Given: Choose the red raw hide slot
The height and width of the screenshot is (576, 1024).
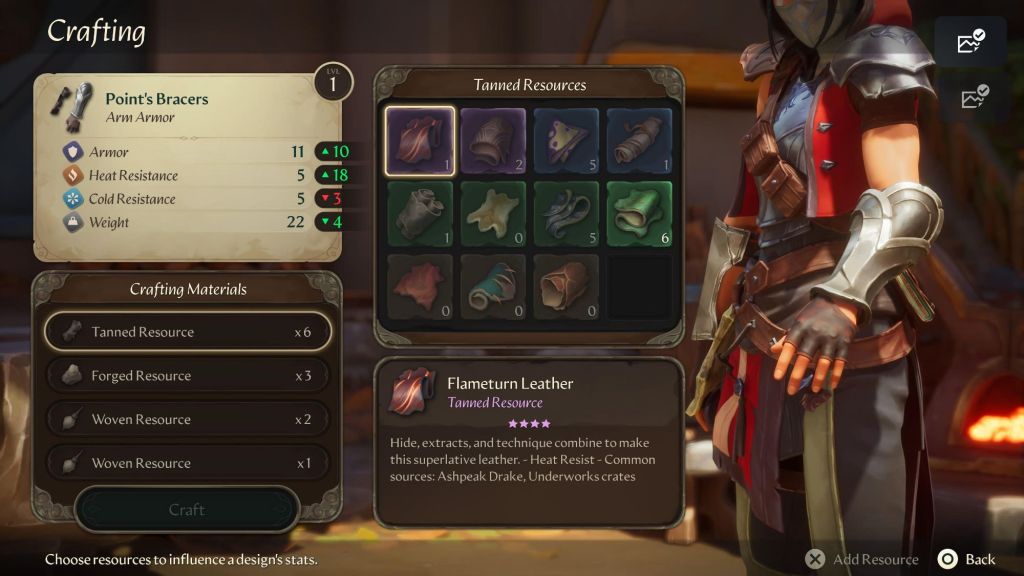Looking at the screenshot, I should pyautogui.click(x=419, y=287).
